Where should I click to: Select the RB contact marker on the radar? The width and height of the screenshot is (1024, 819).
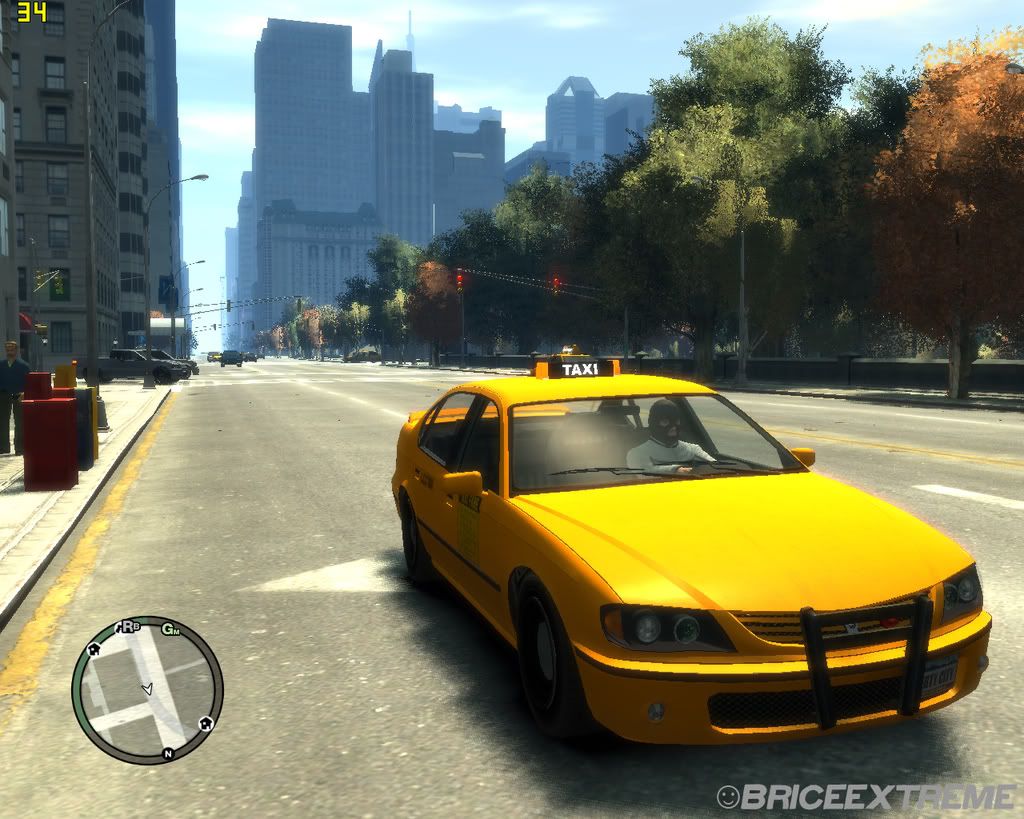coord(129,627)
